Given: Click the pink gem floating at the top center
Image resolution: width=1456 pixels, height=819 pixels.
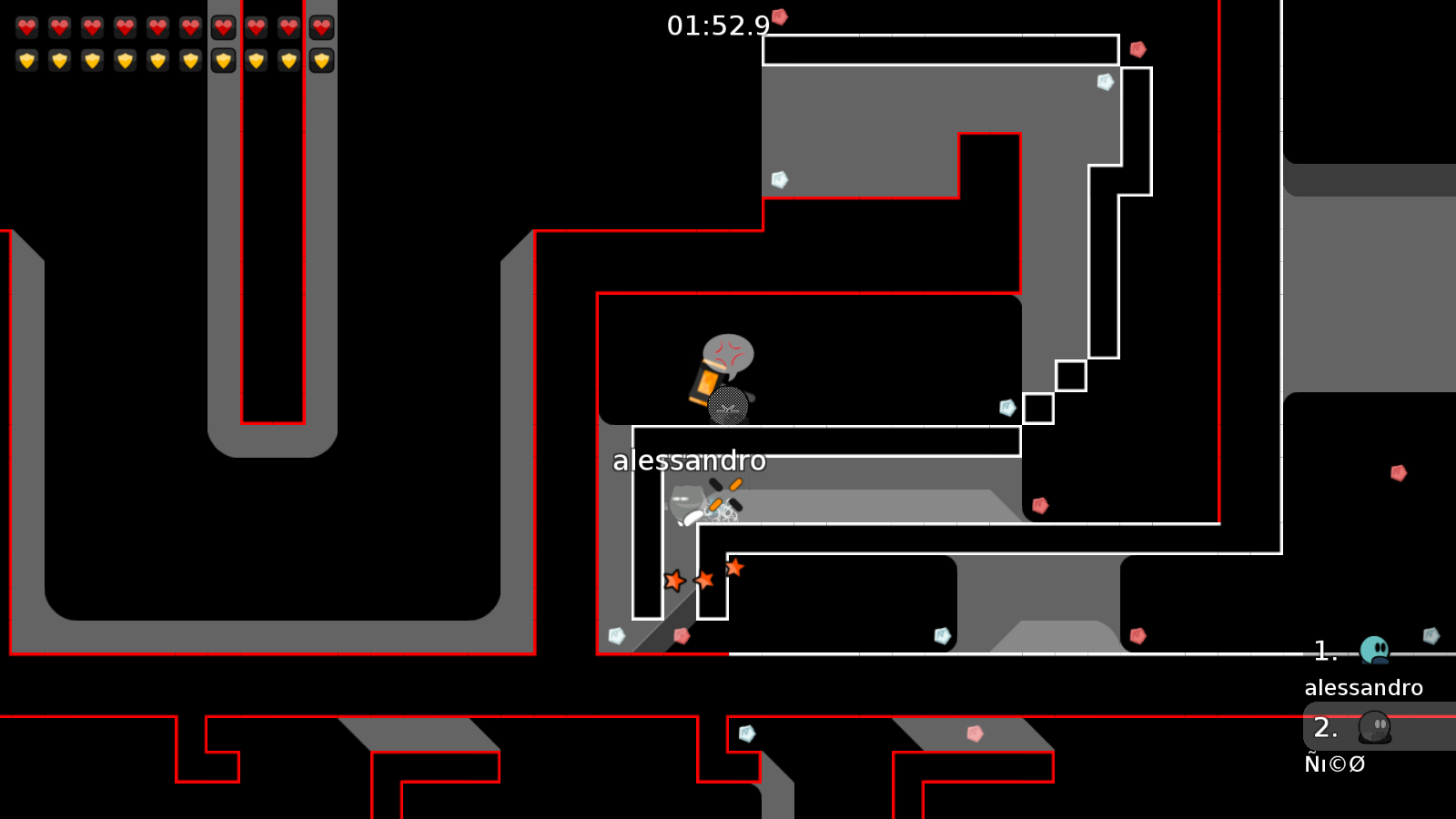Looking at the screenshot, I should 779,15.
